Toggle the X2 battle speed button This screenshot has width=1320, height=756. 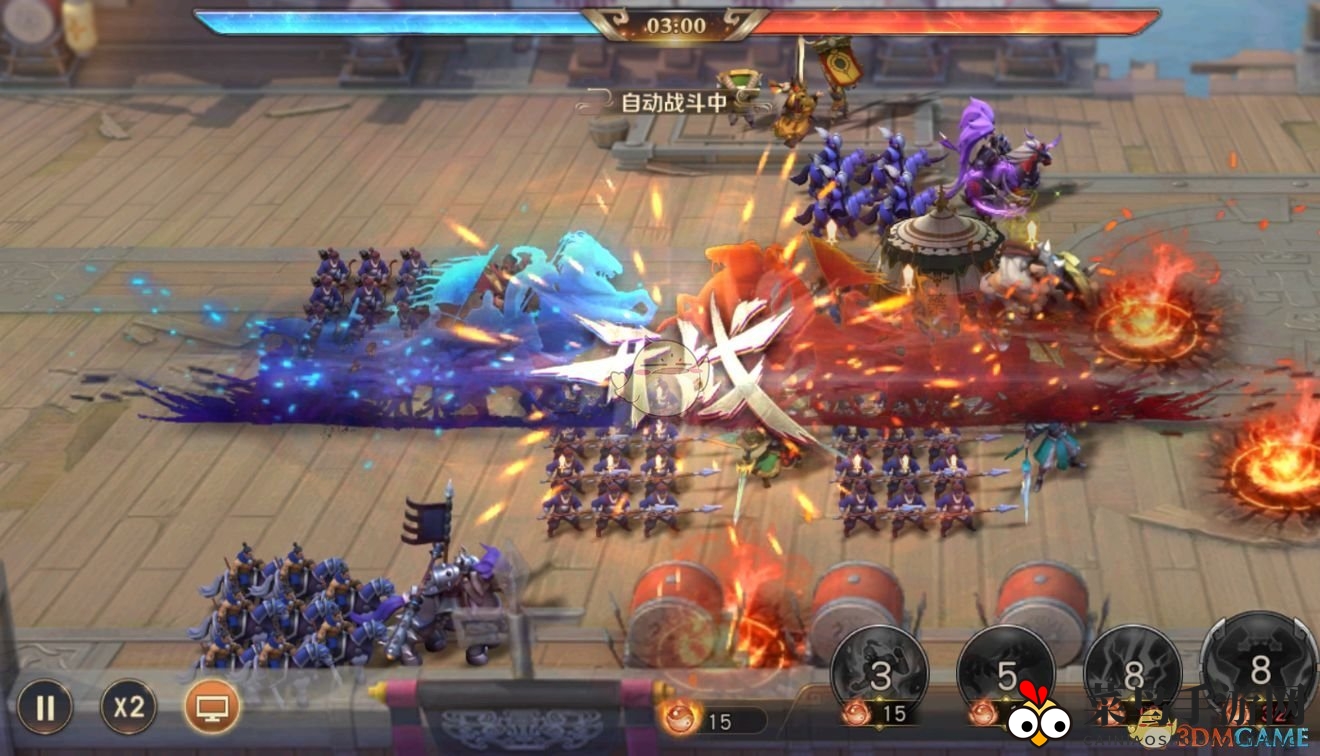point(128,707)
